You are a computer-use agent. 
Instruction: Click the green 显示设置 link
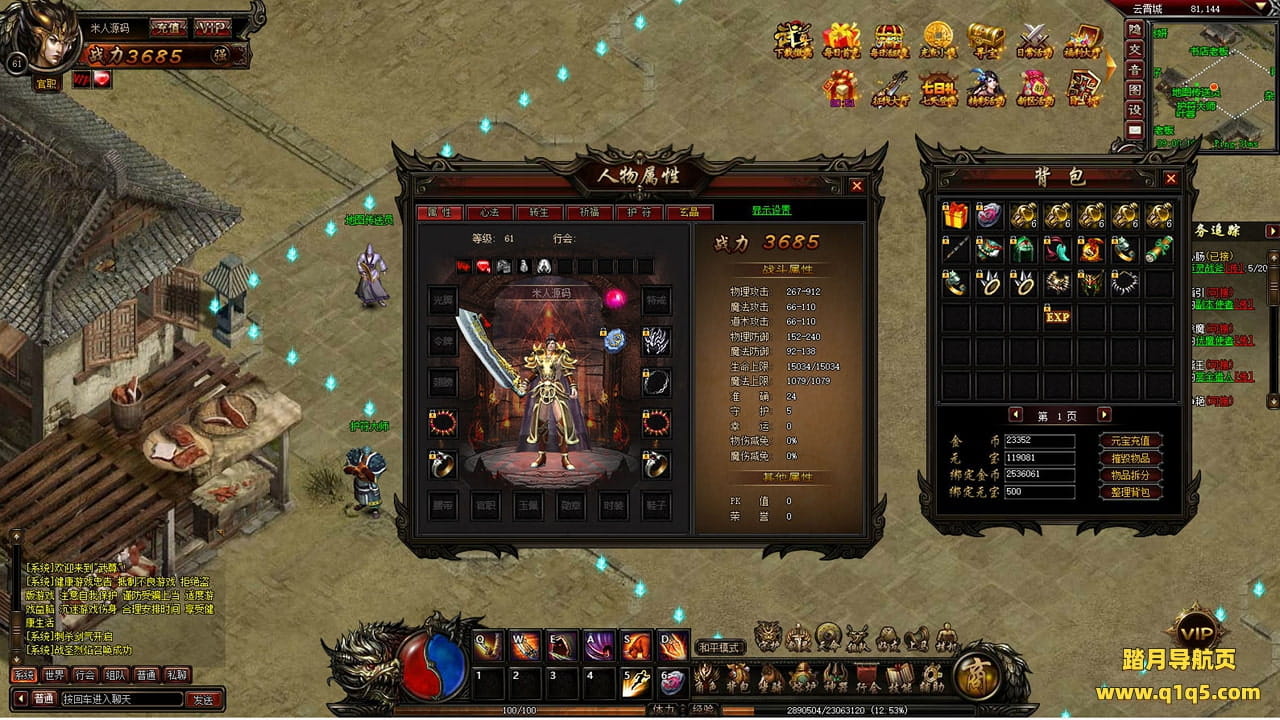[771, 210]
